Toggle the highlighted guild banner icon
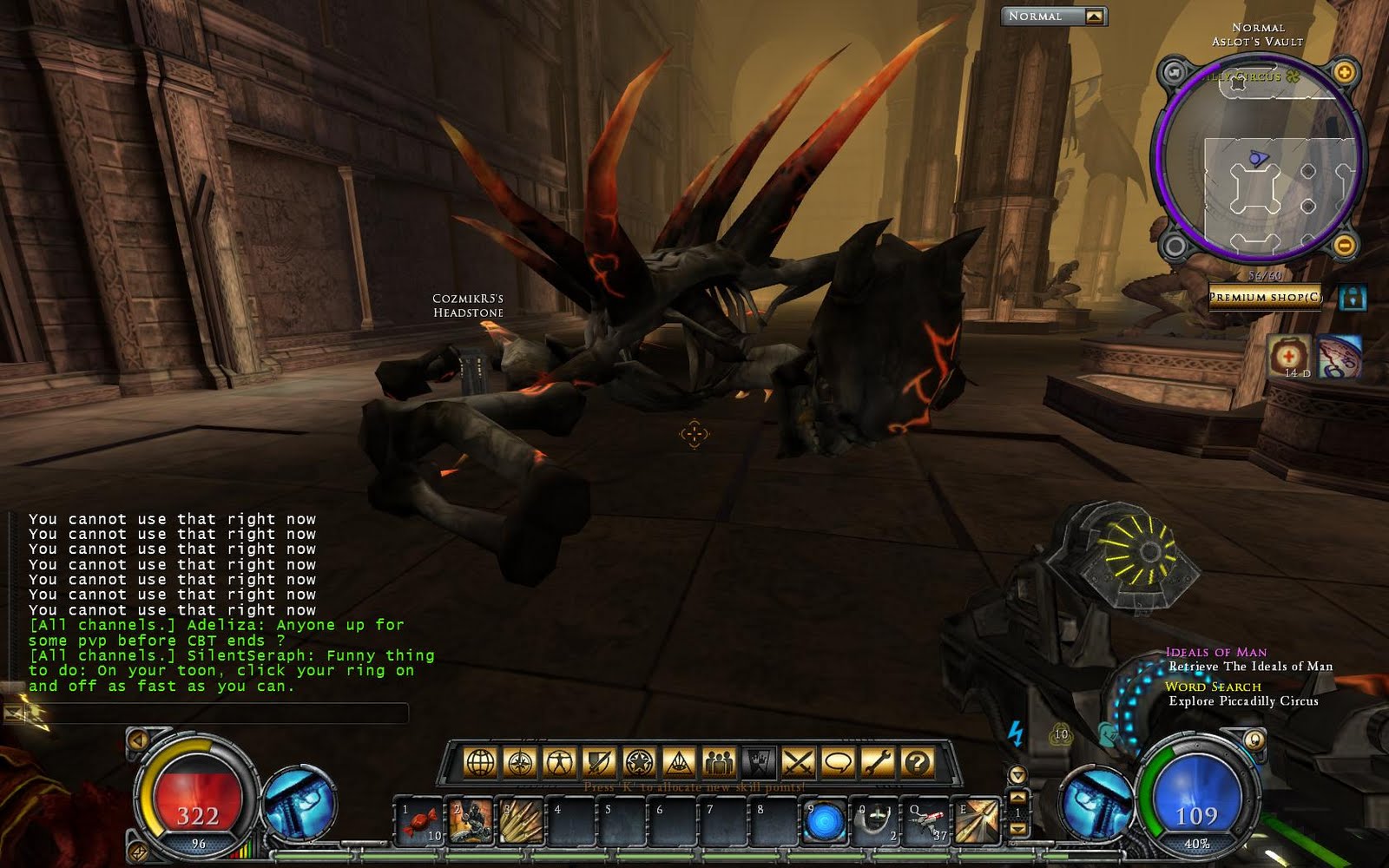The width and height of the screenshot is (1389, 868). [759, 761]
